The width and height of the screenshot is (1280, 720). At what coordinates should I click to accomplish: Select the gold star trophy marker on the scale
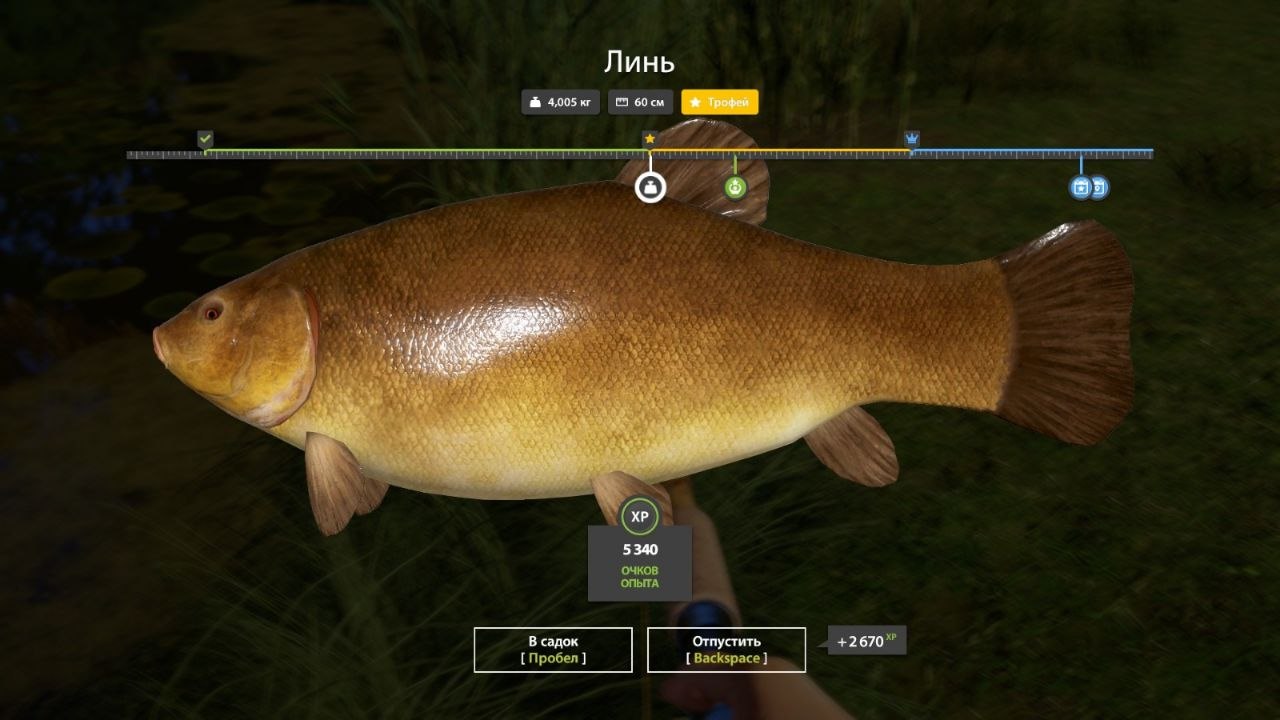click(x=650, y=136)
